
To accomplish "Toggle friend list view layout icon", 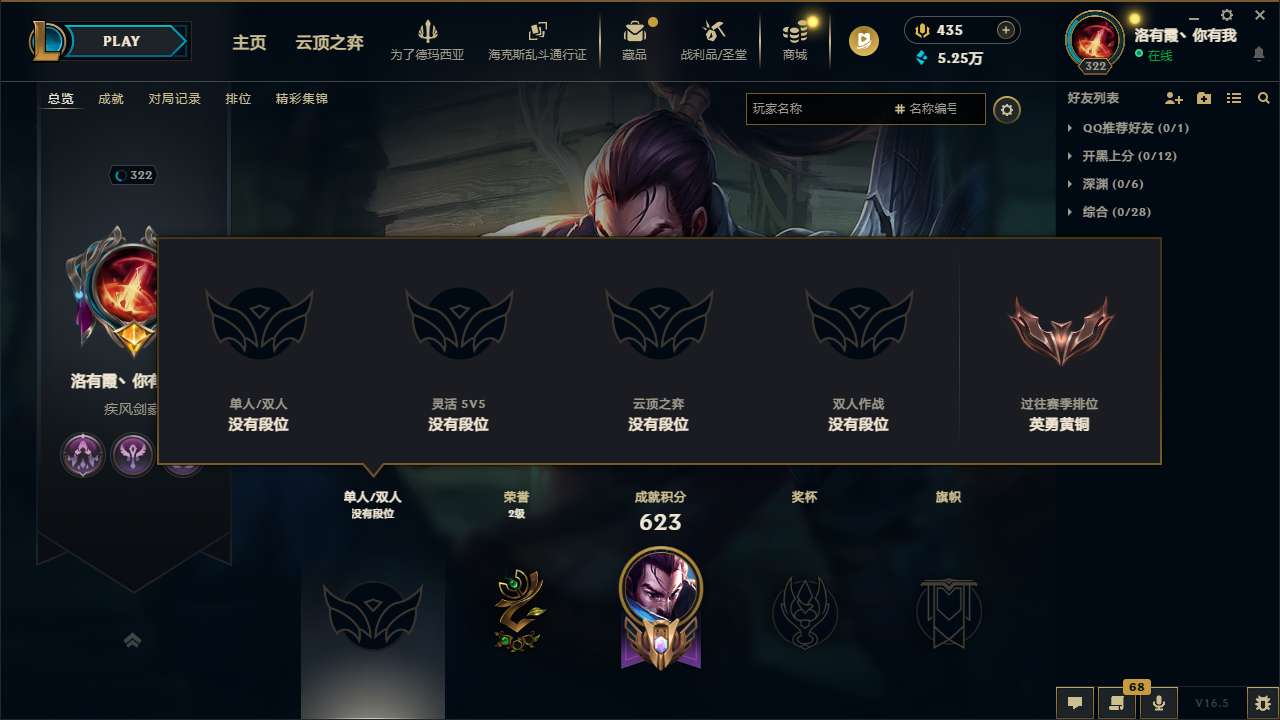I will point(1234,98).
